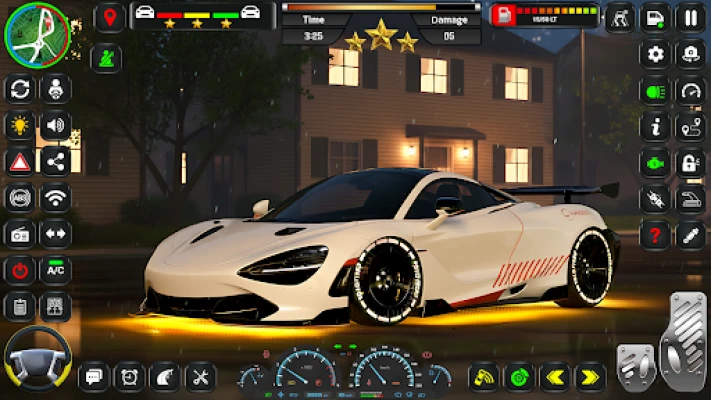Sound the horn speaker icon

55,126
